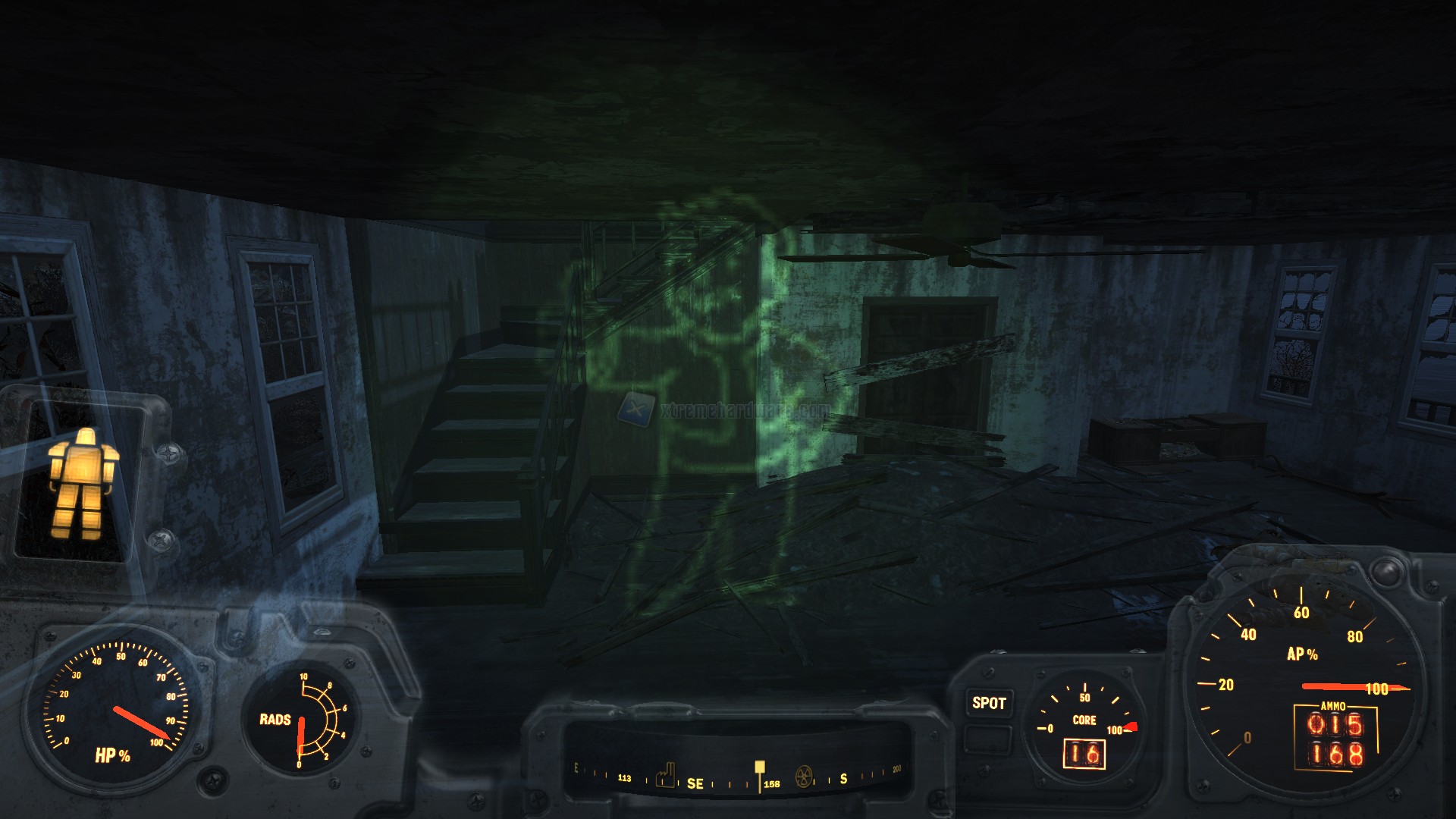This screenshot has height=819, width=1456.
Task: Click the SPOT indicator light
Action: (x=989, y=703)
